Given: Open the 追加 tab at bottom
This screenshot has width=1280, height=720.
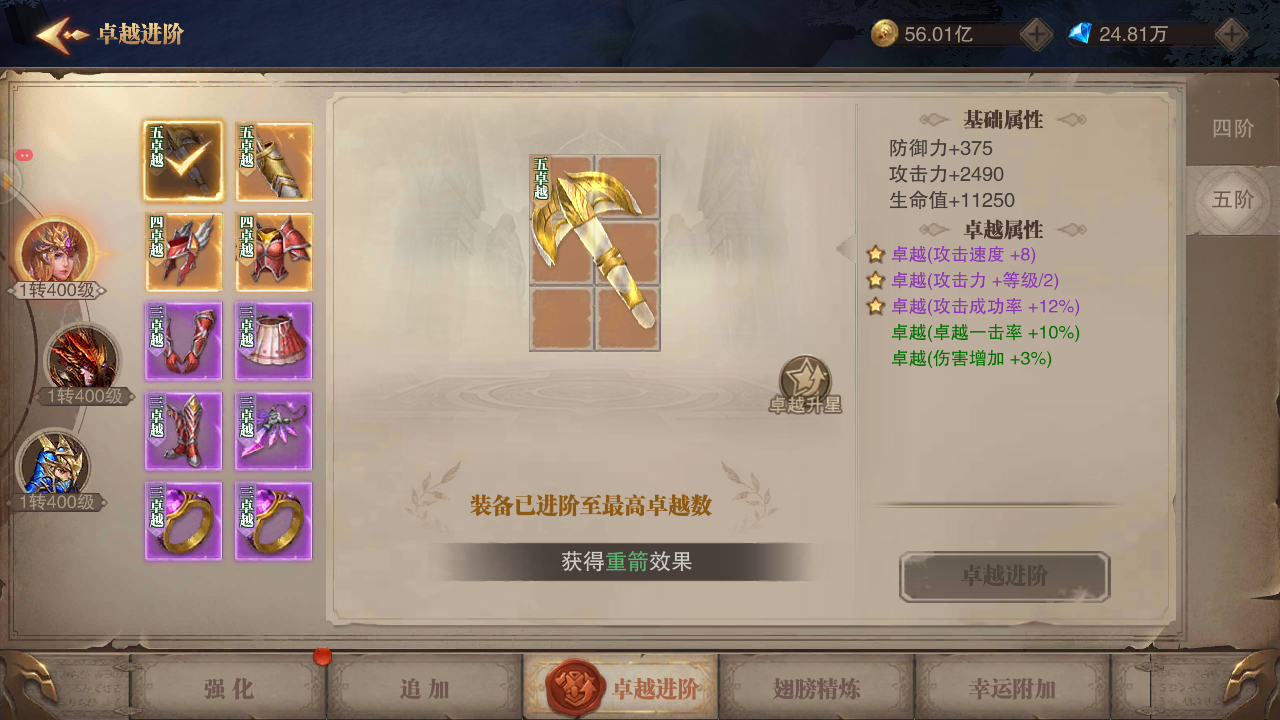Looking at the screenshot, I should [x=424, y=689].
